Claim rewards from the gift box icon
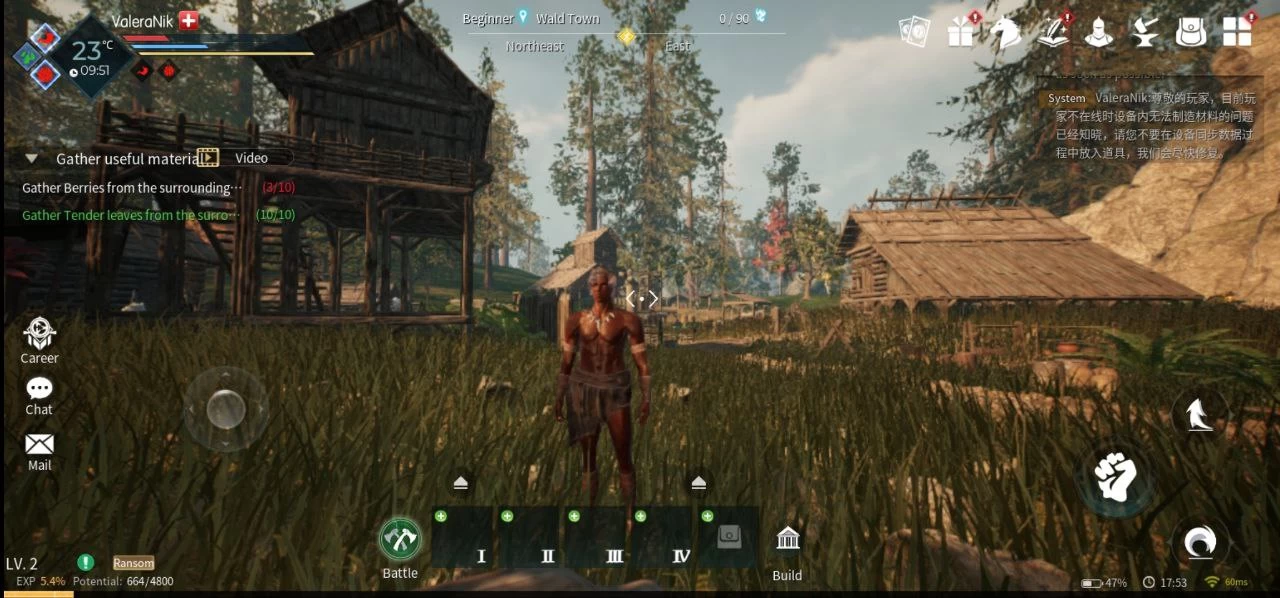 point(961,33)
